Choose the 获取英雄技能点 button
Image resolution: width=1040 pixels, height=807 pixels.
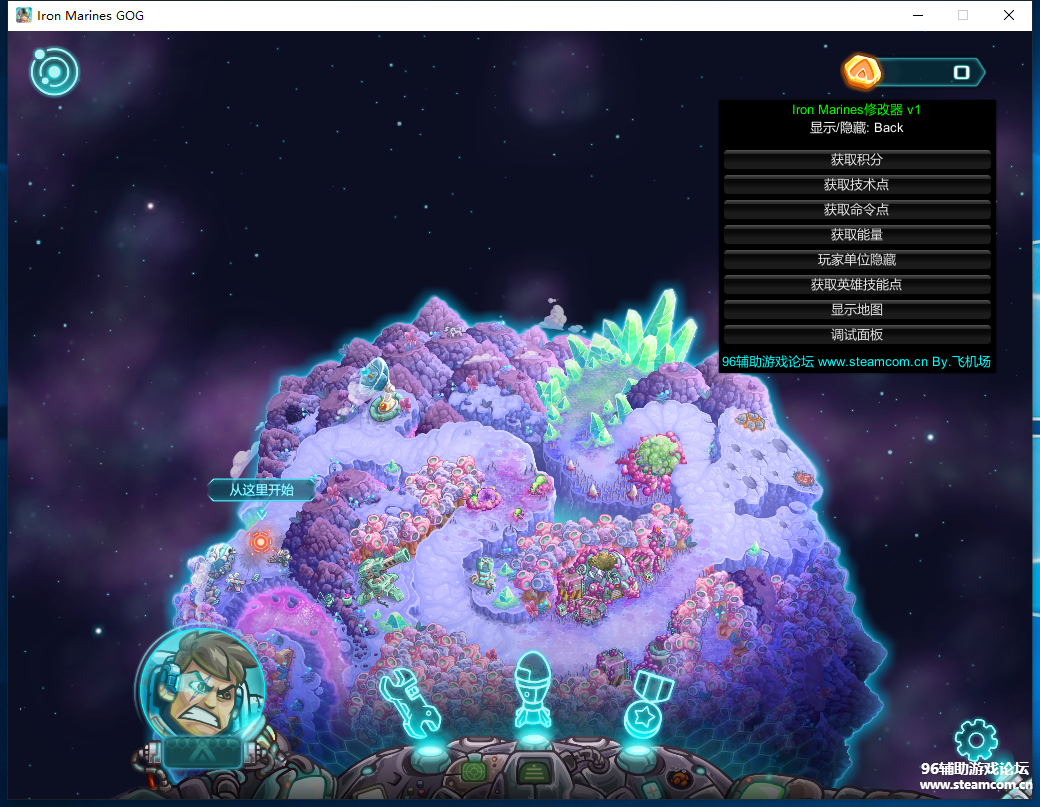(x=857, y=285)
